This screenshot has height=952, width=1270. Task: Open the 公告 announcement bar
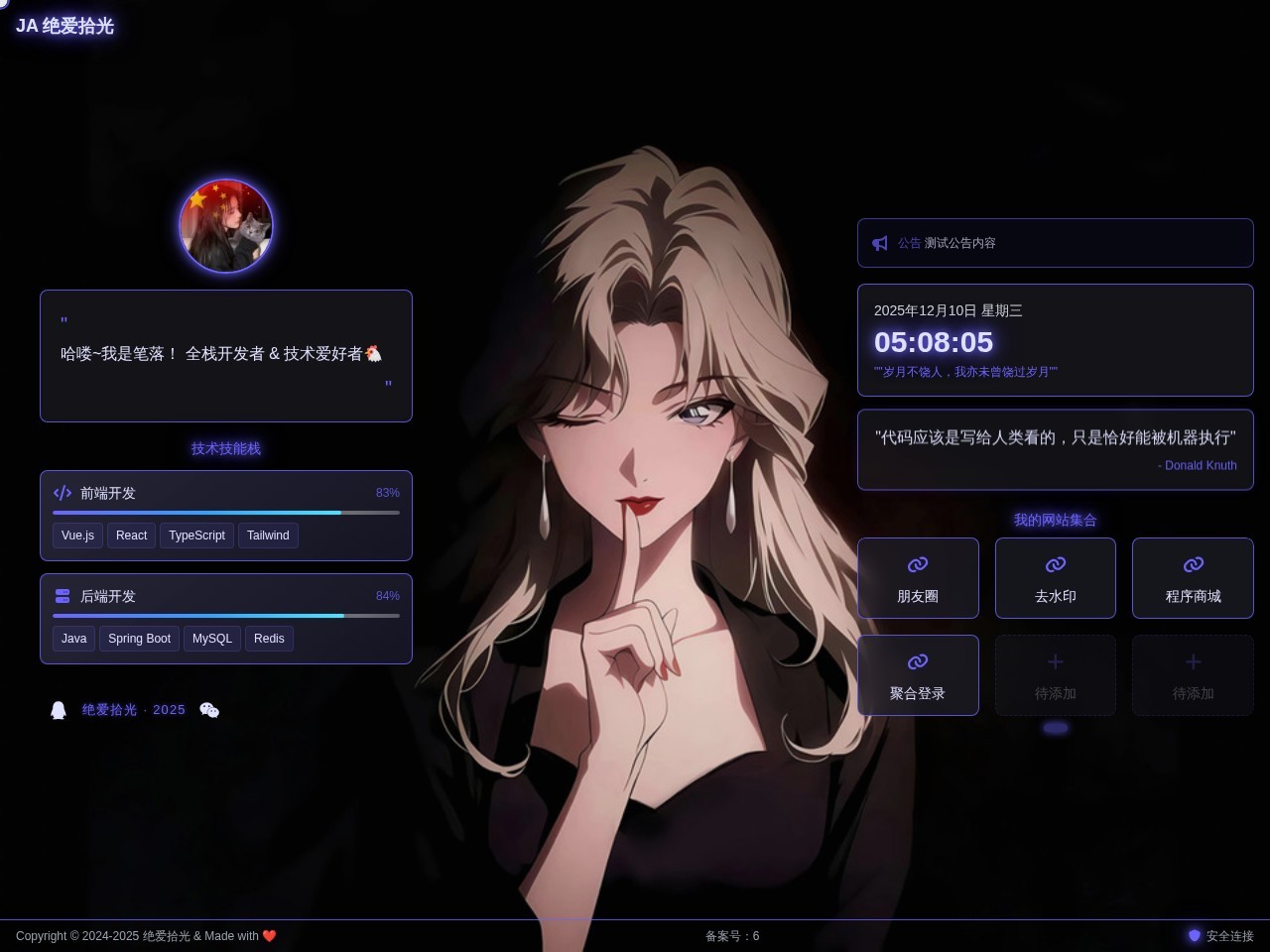tap(1055, 243)
